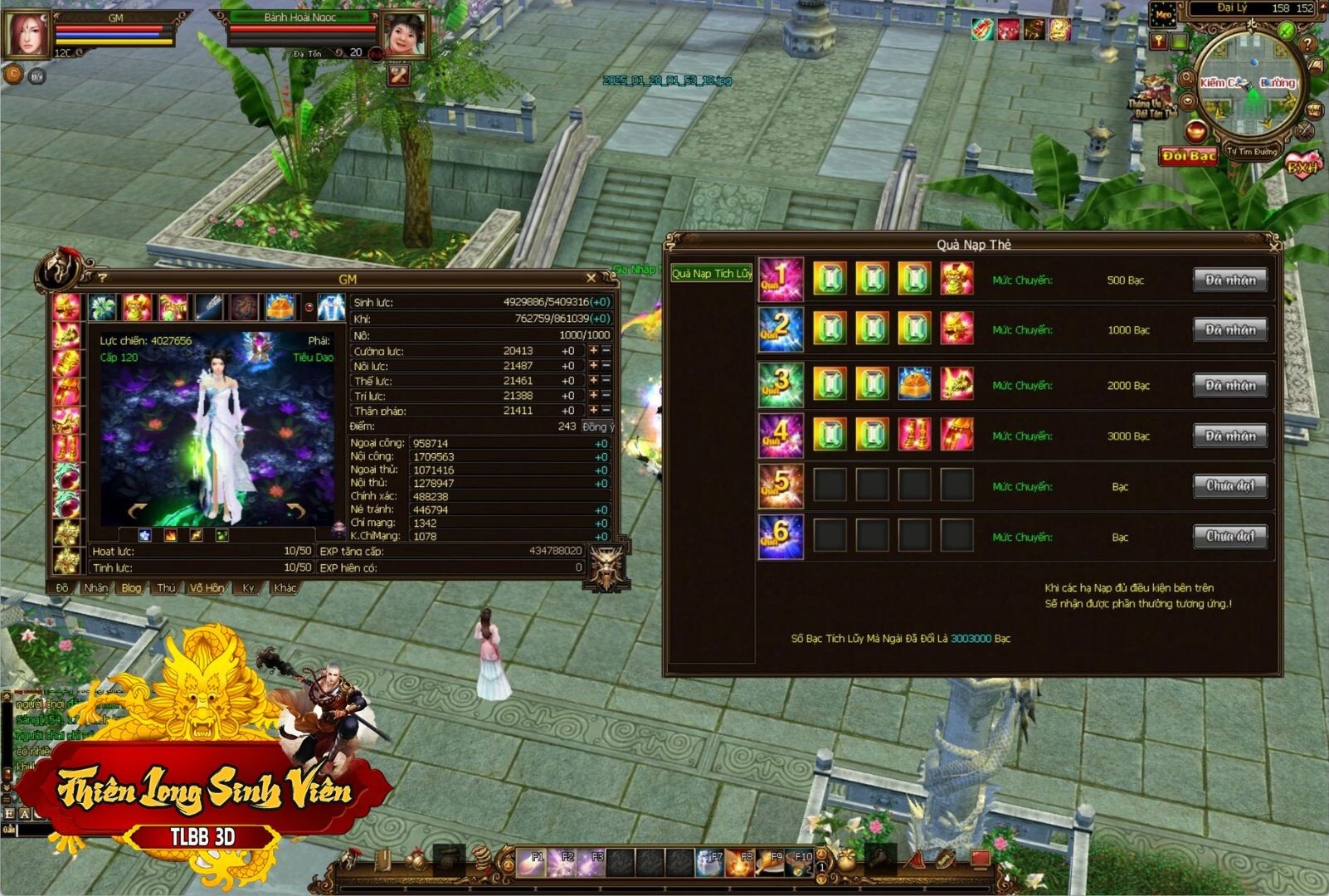The width and height of the screenshot is (1329, 896).
Task: Open the BXH heart ranking icon
Action: [x=1302, y=167]
